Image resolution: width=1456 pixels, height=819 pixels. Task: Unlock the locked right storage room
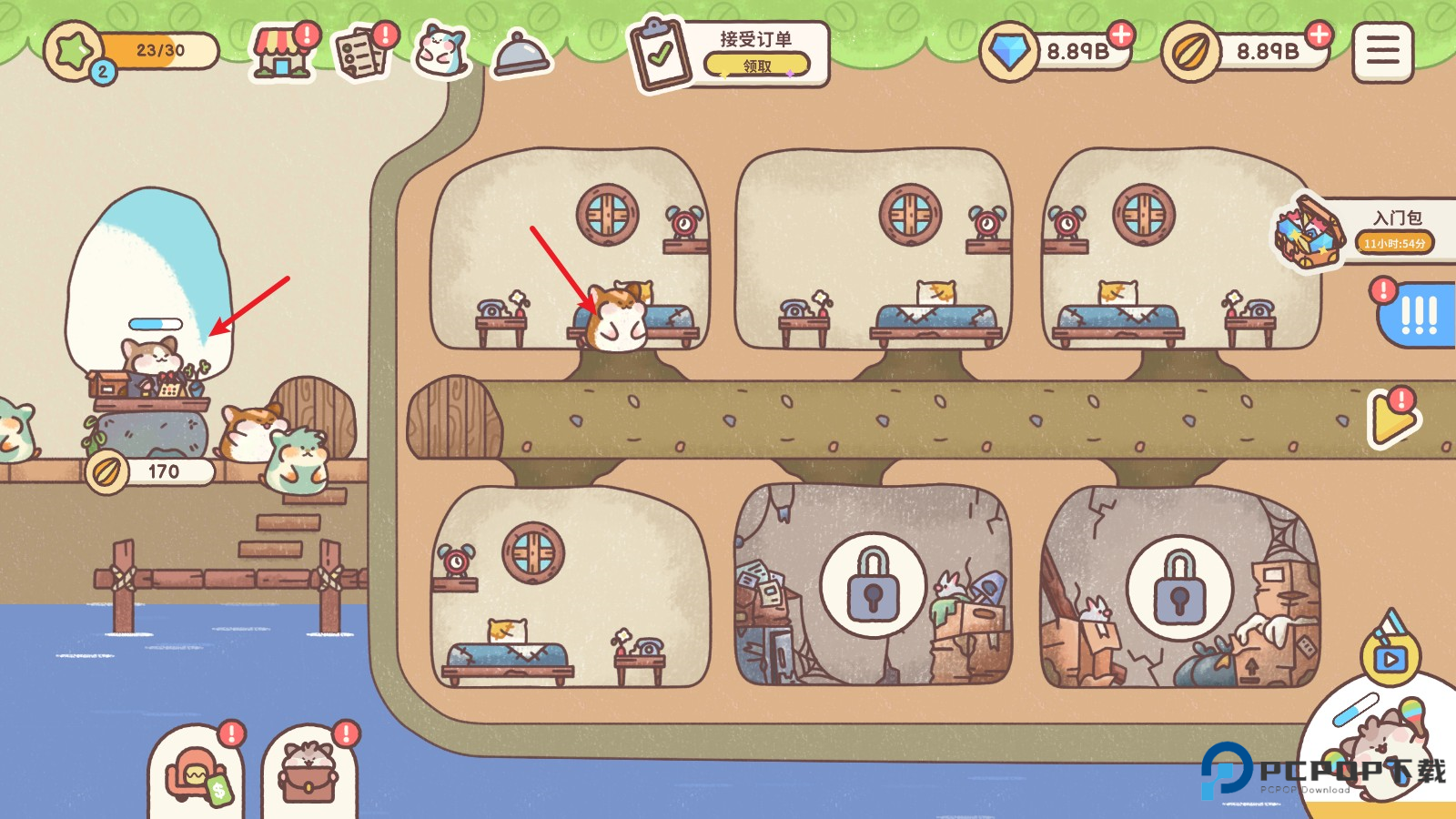pyautogui.click(x=1179, y=588)
